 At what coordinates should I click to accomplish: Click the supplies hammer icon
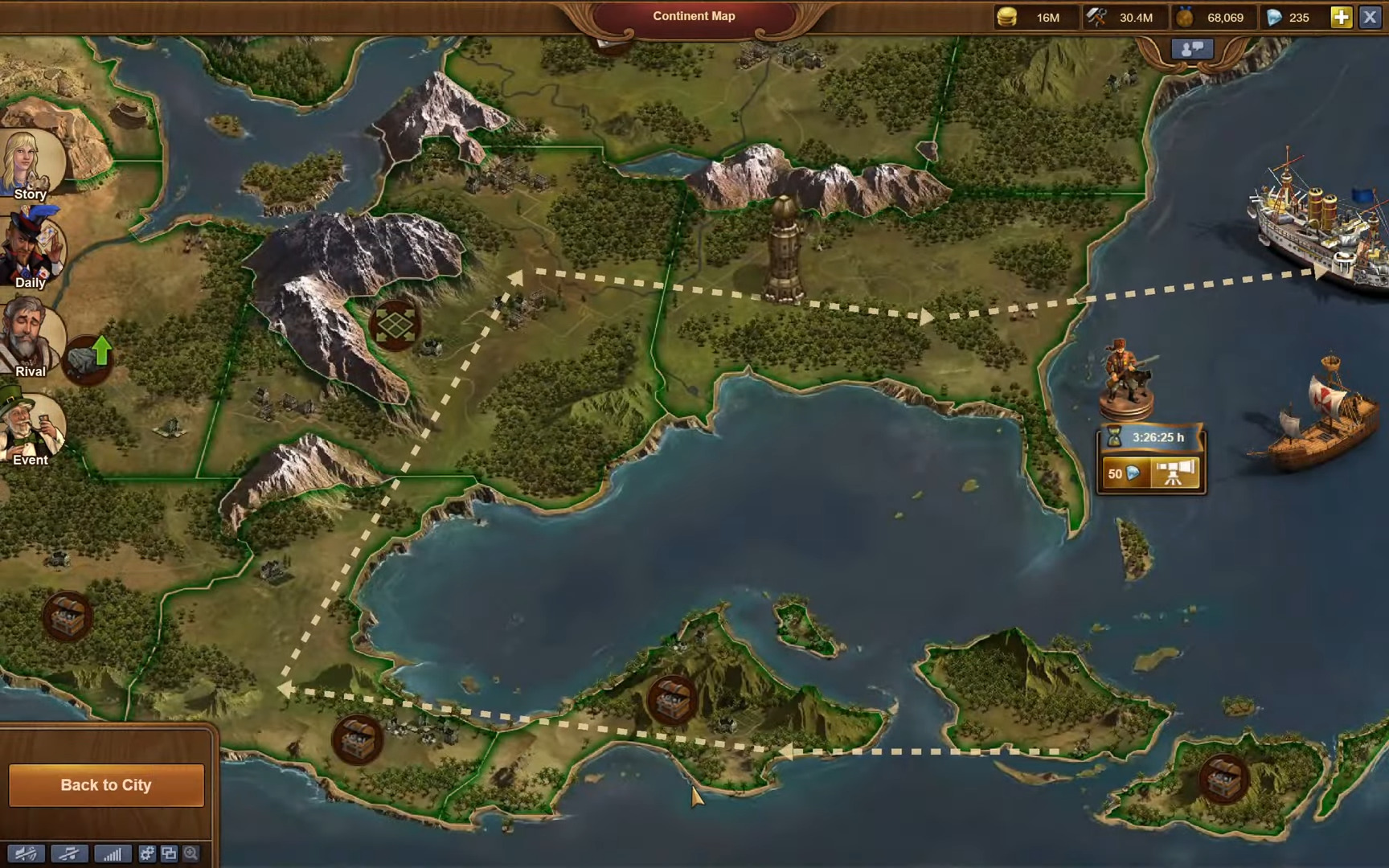coord(1097,16)
